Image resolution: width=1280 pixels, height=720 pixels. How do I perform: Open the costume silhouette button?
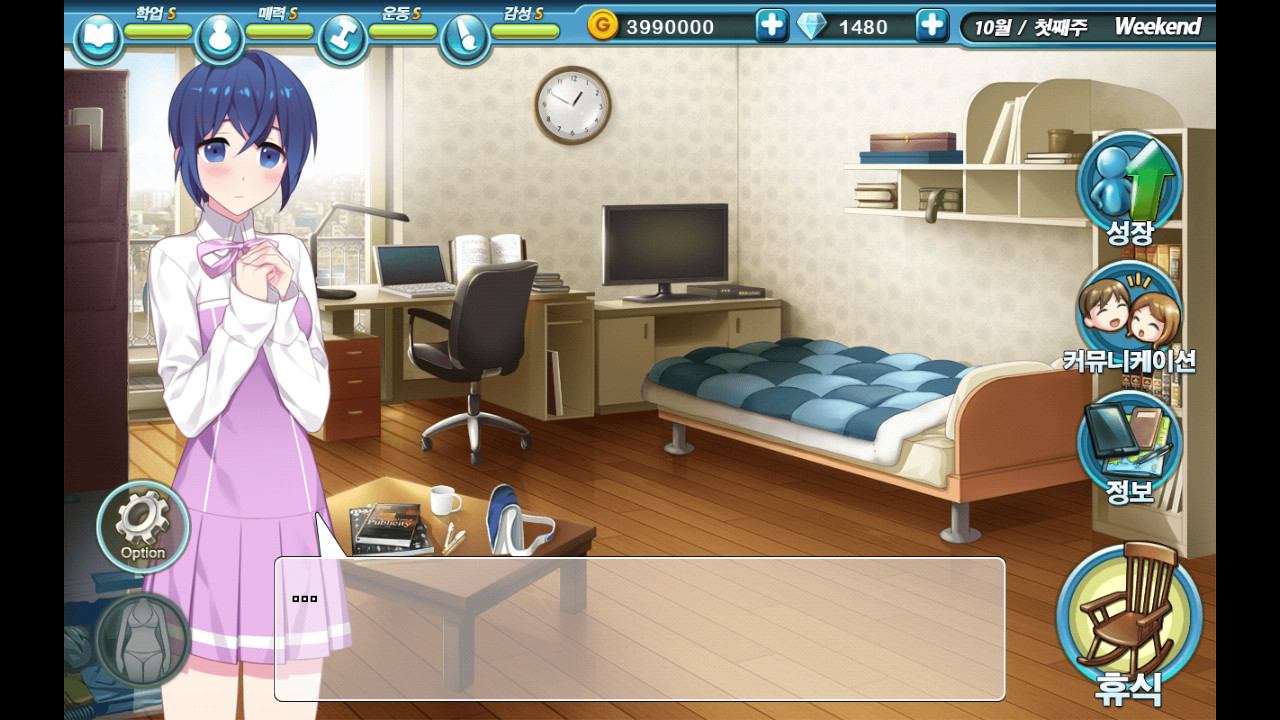coord(143,641)
